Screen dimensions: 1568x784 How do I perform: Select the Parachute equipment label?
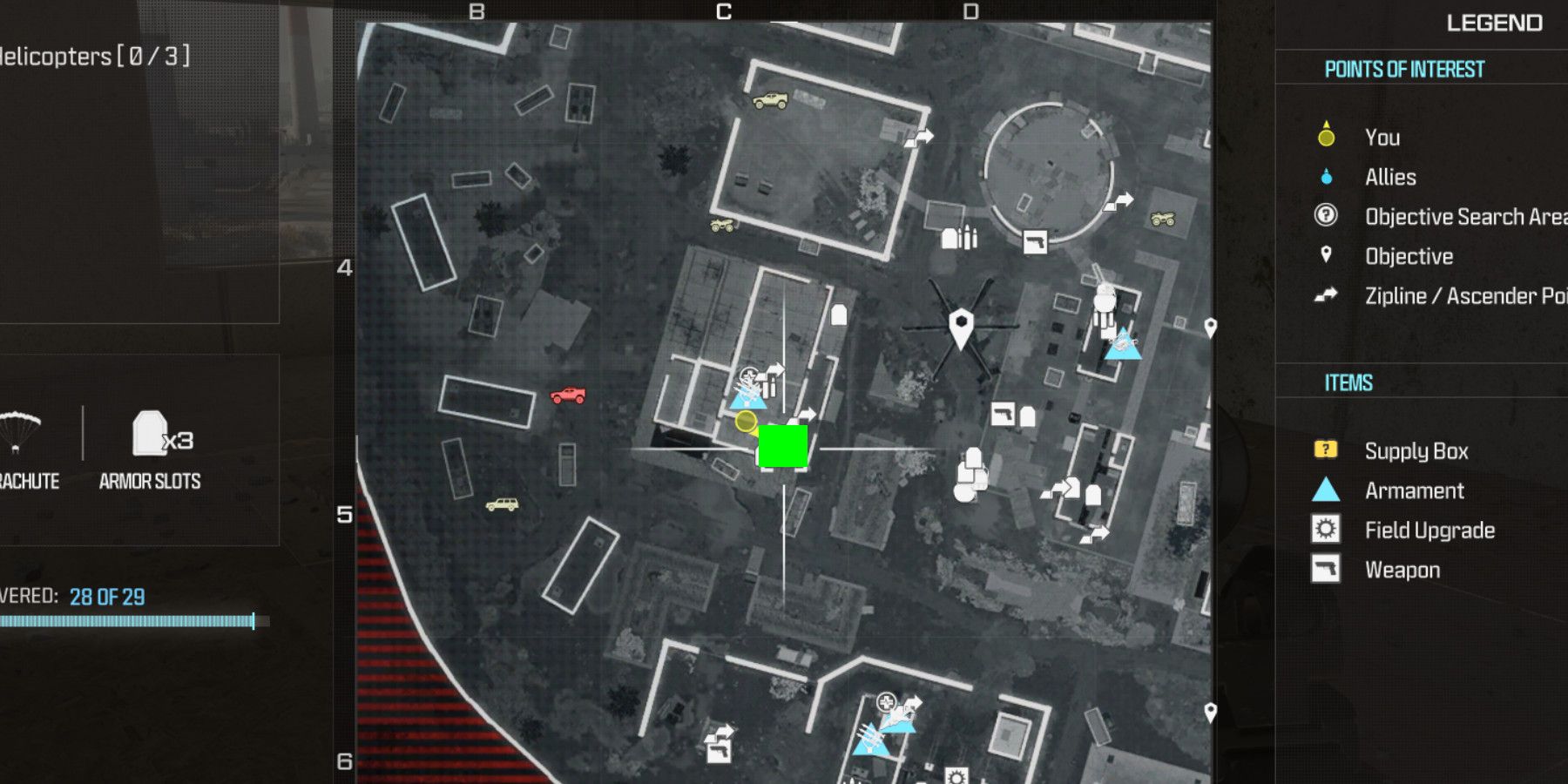click(28, 479)
